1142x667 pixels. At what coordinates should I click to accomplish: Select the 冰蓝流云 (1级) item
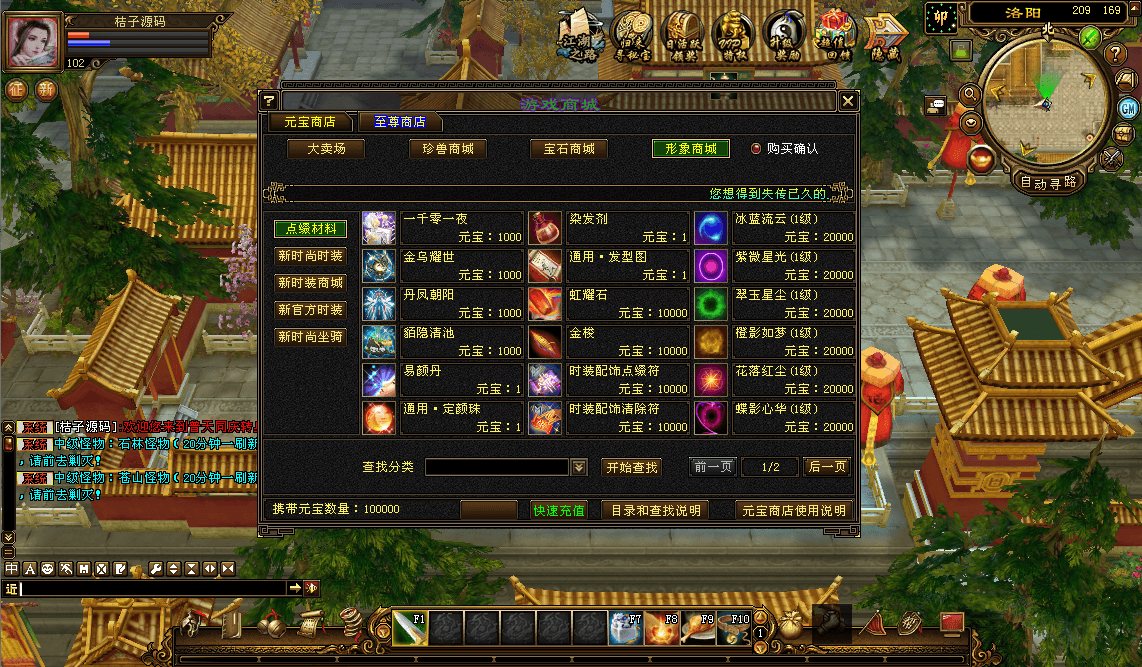774,228
